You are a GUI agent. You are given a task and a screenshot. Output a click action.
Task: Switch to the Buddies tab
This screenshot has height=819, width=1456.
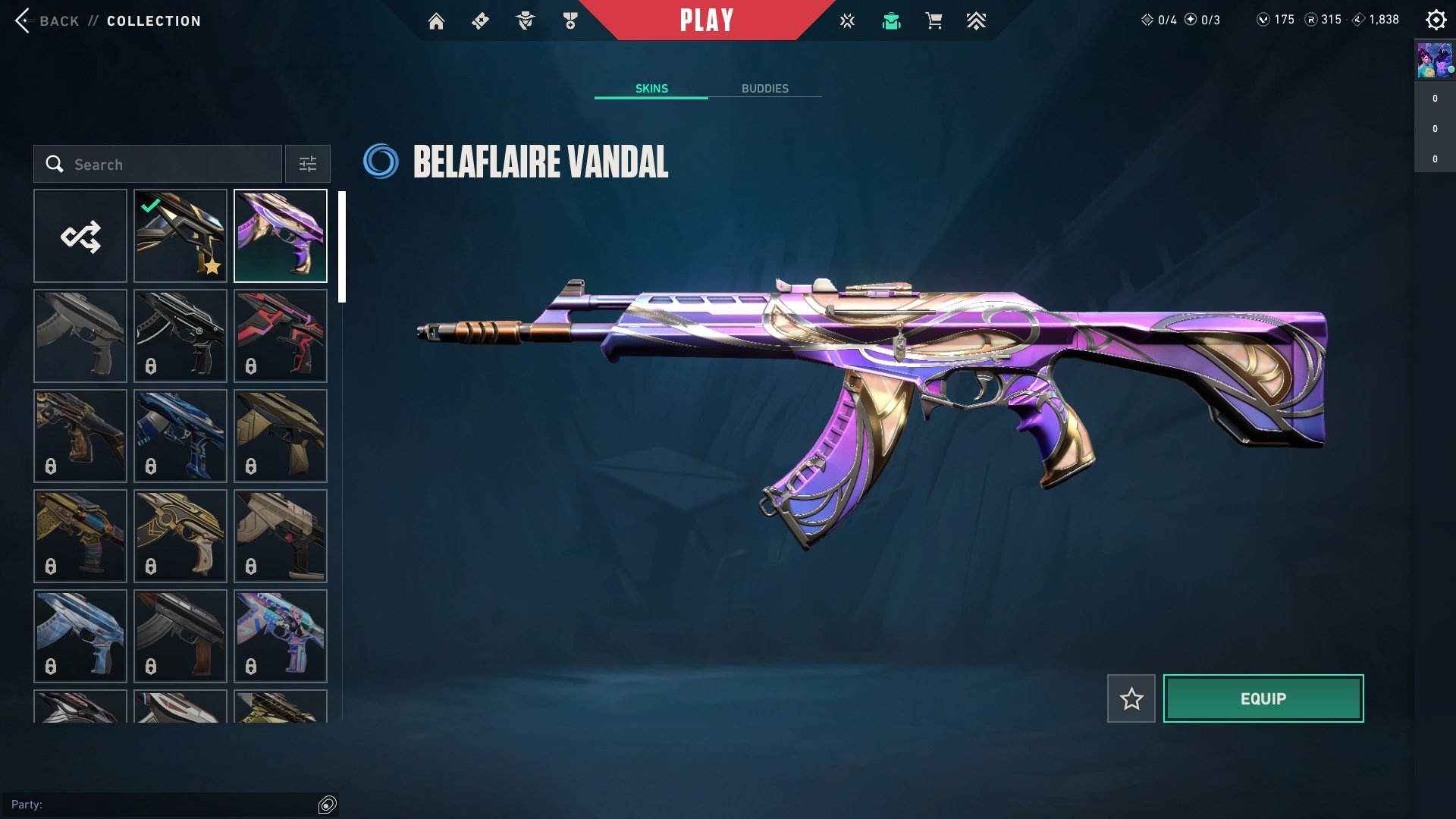point(764,89)
